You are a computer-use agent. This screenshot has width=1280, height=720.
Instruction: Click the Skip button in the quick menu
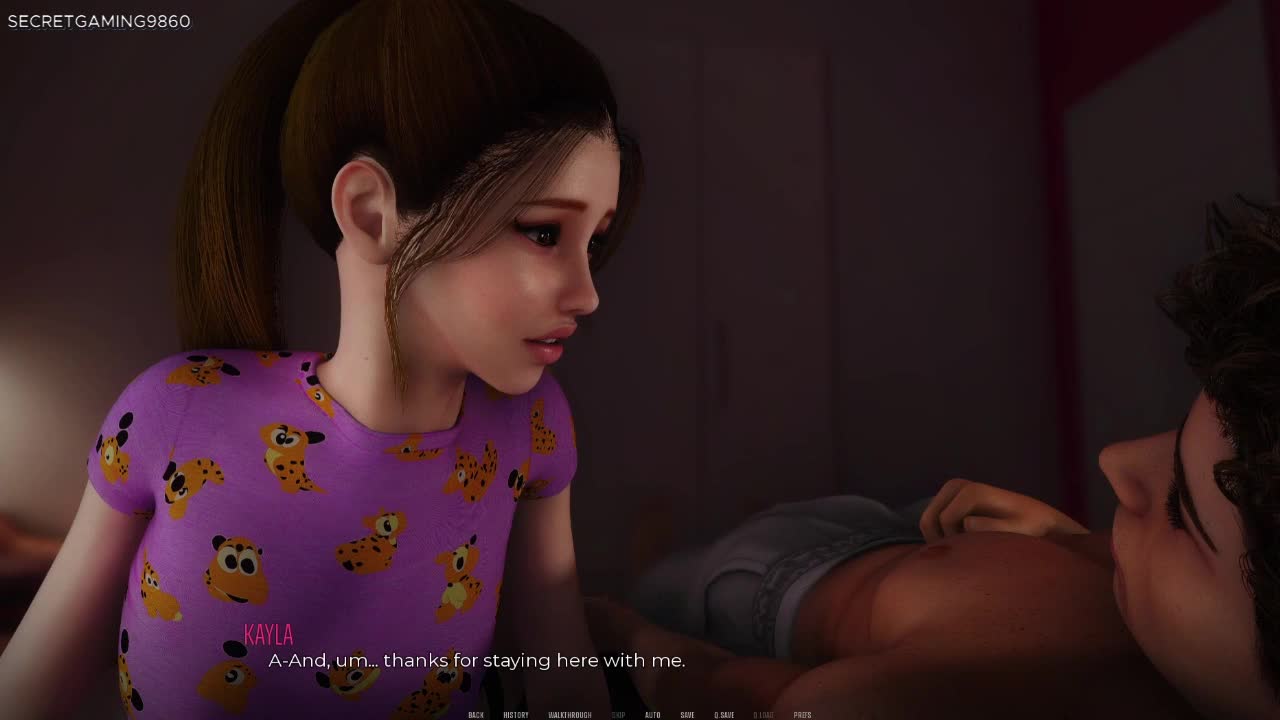[618, 715]
